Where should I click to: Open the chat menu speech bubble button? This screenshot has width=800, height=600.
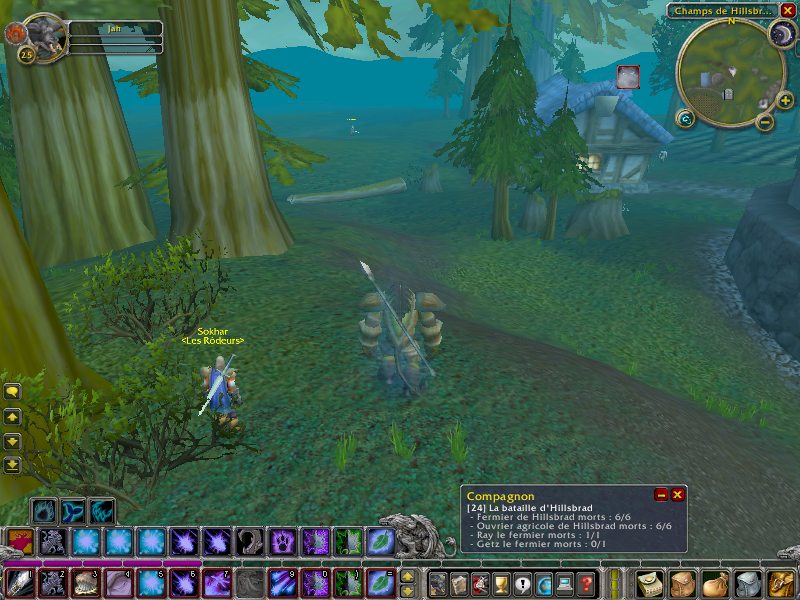pos(13,391)
